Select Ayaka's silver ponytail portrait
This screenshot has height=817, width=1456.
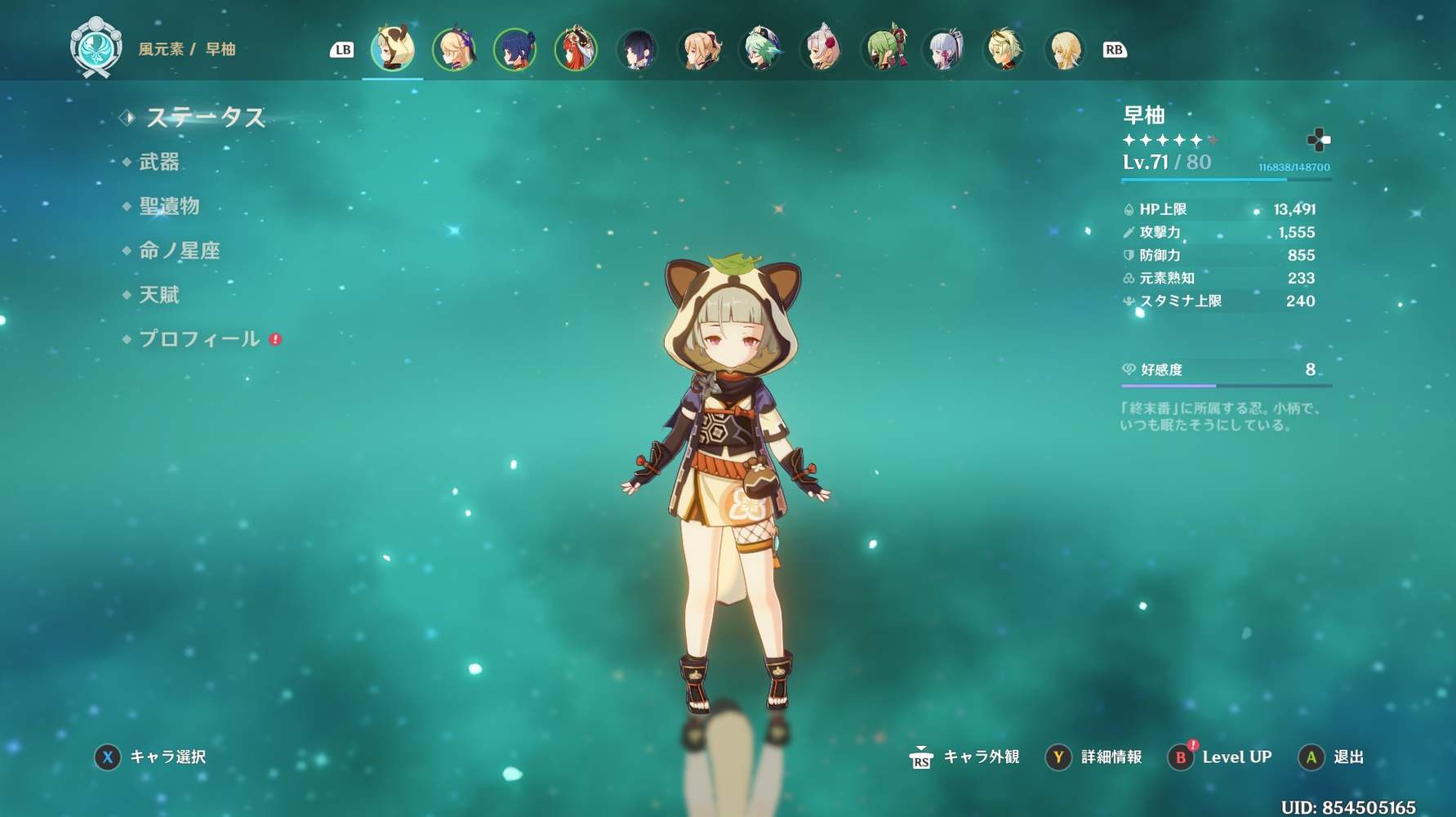point(945,49)
